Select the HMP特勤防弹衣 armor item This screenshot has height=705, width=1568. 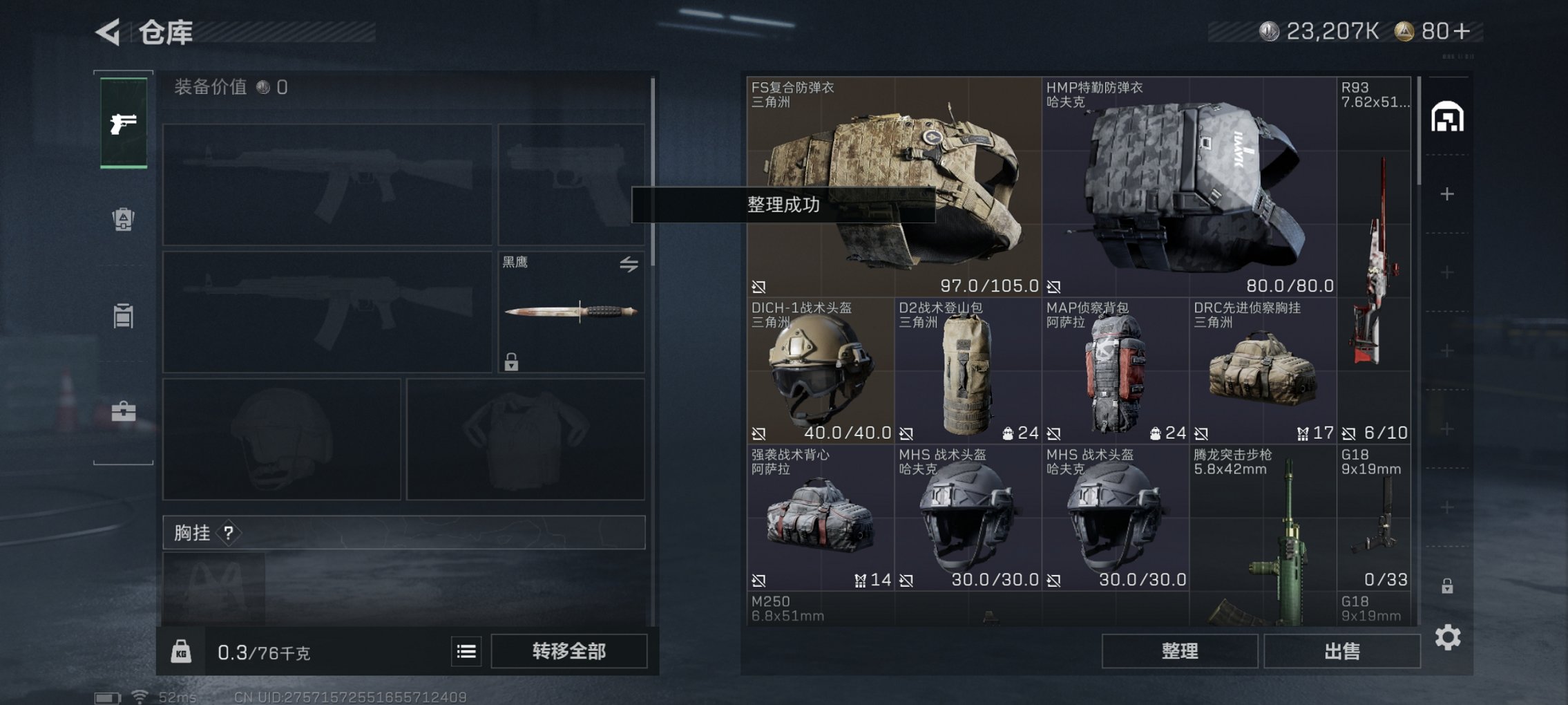(x=1188, y=187)
